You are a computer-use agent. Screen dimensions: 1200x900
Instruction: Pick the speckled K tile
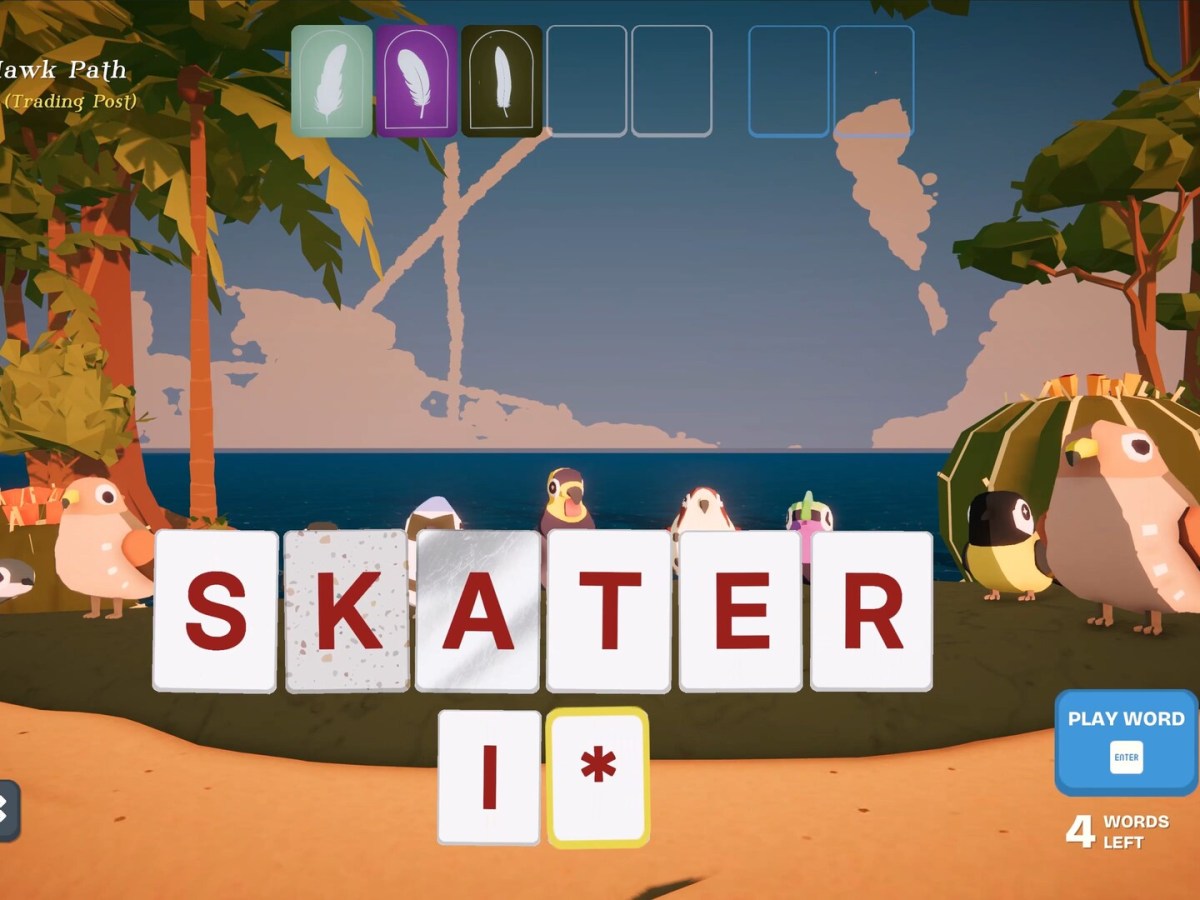point(347,611)
